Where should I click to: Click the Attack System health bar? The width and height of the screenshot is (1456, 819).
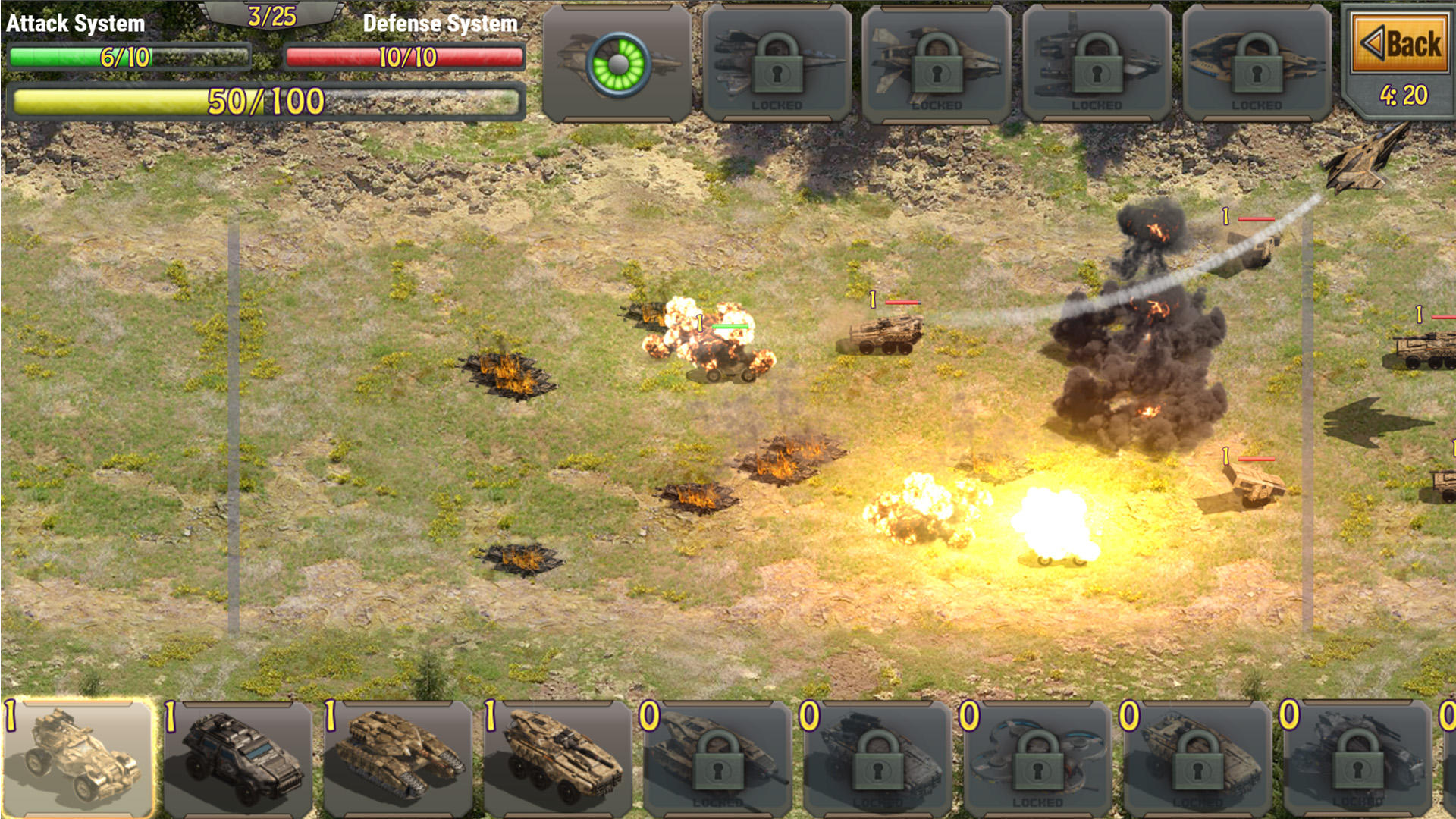[x=129, y=55]
